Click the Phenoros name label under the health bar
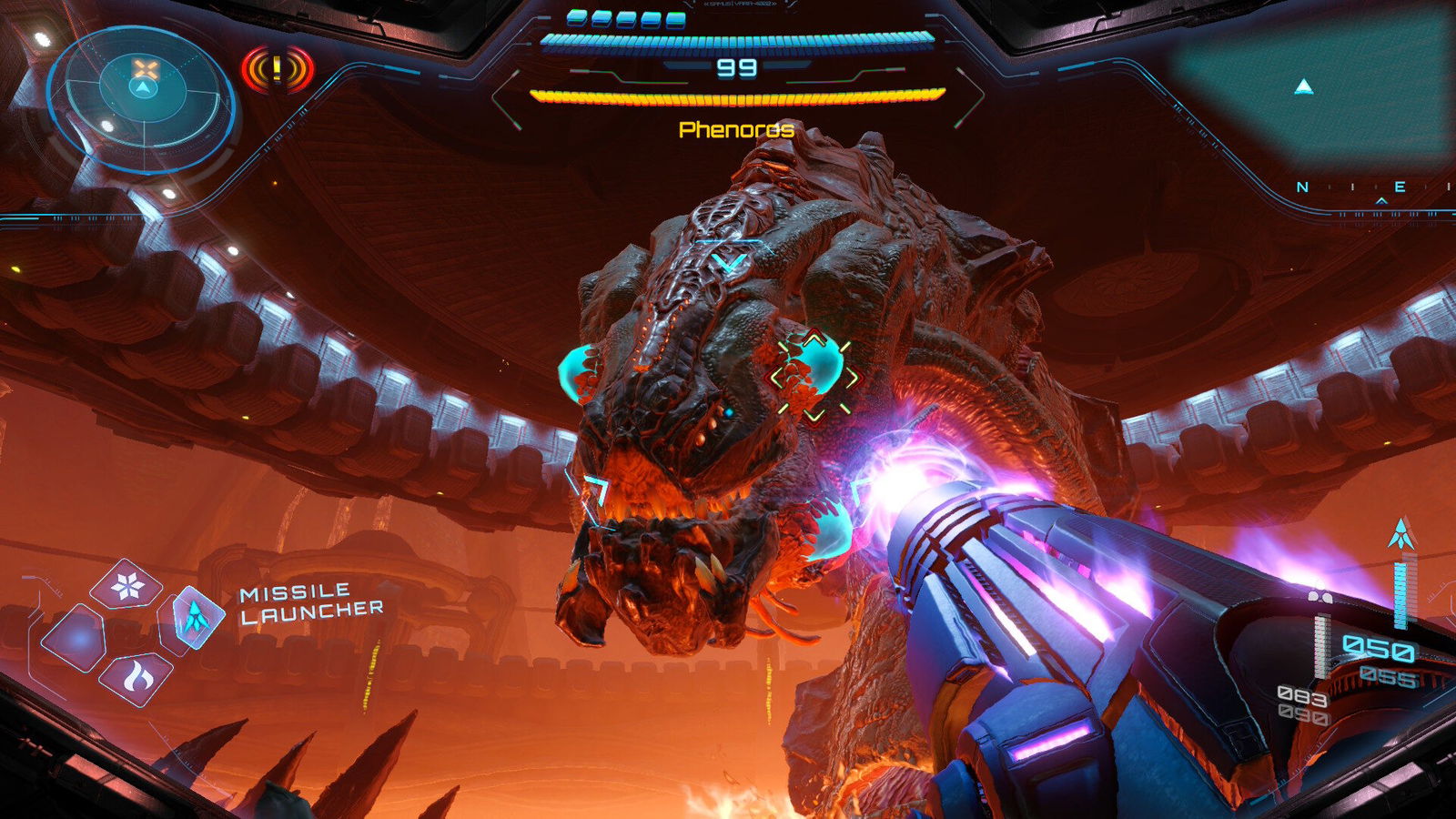The height and width of the screenshot is (819, 1456). (735, 130)
